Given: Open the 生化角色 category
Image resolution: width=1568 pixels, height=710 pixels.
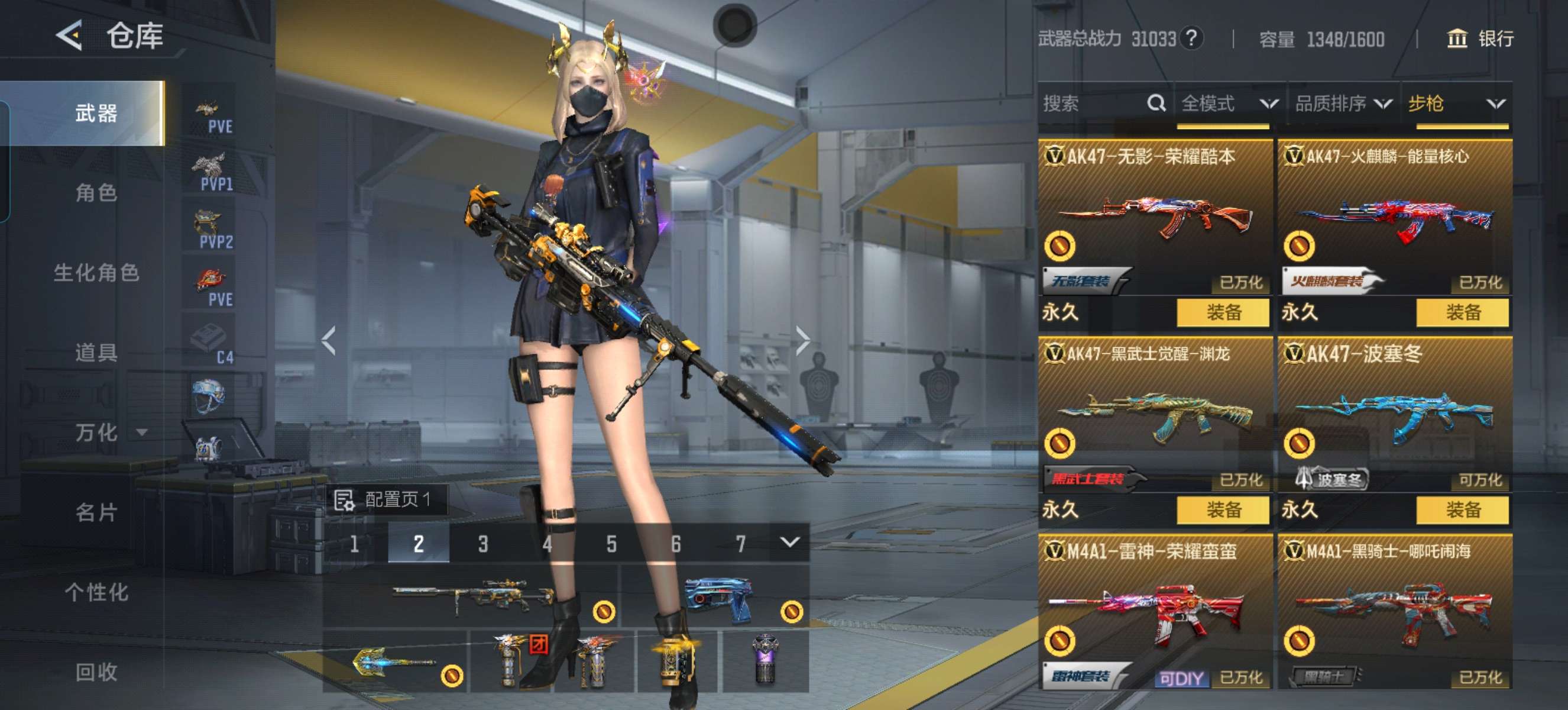Looking at the screenshot, I should pos(96,273).
